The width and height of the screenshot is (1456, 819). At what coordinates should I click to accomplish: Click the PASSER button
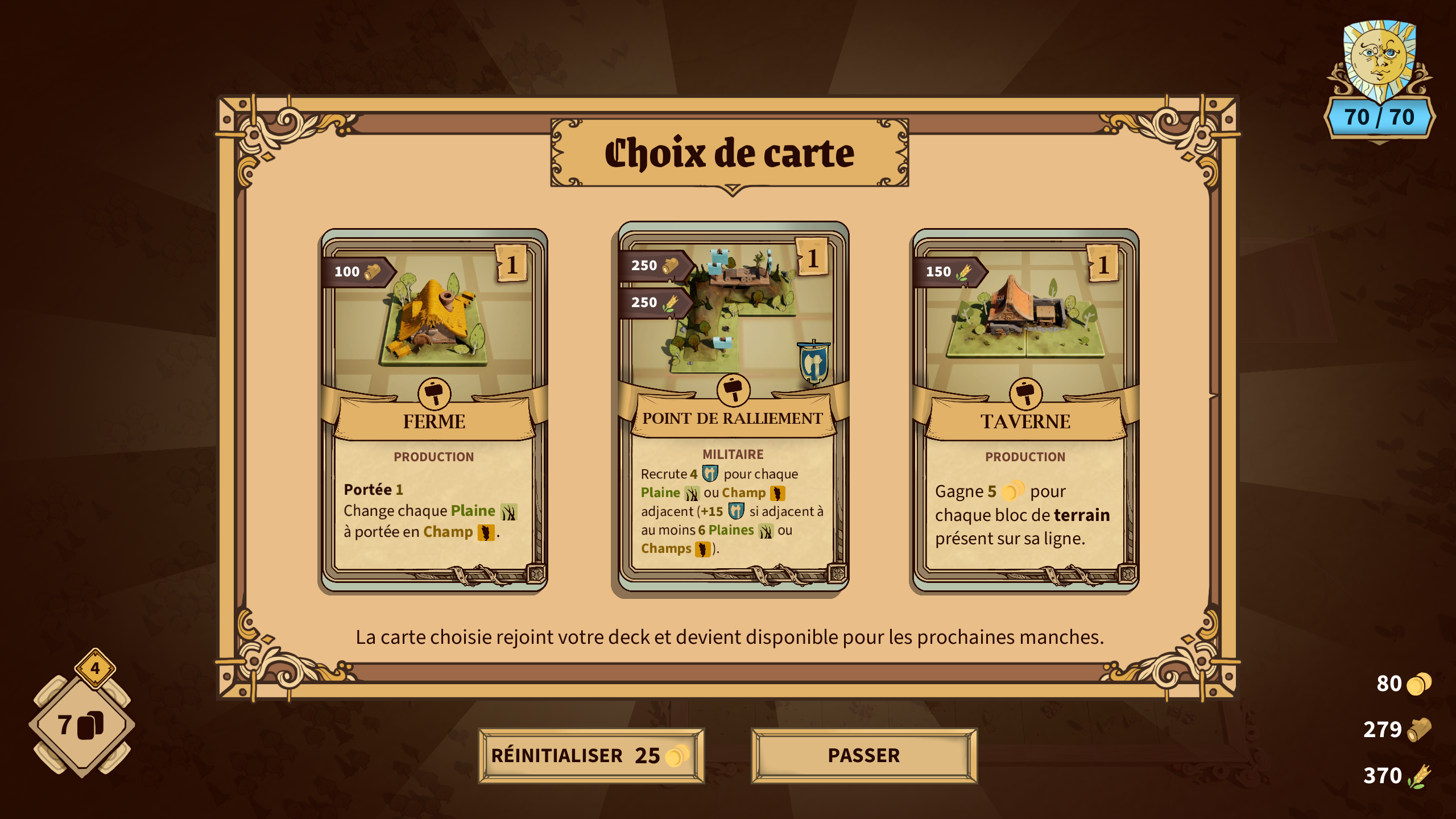(x=863, y=756)
